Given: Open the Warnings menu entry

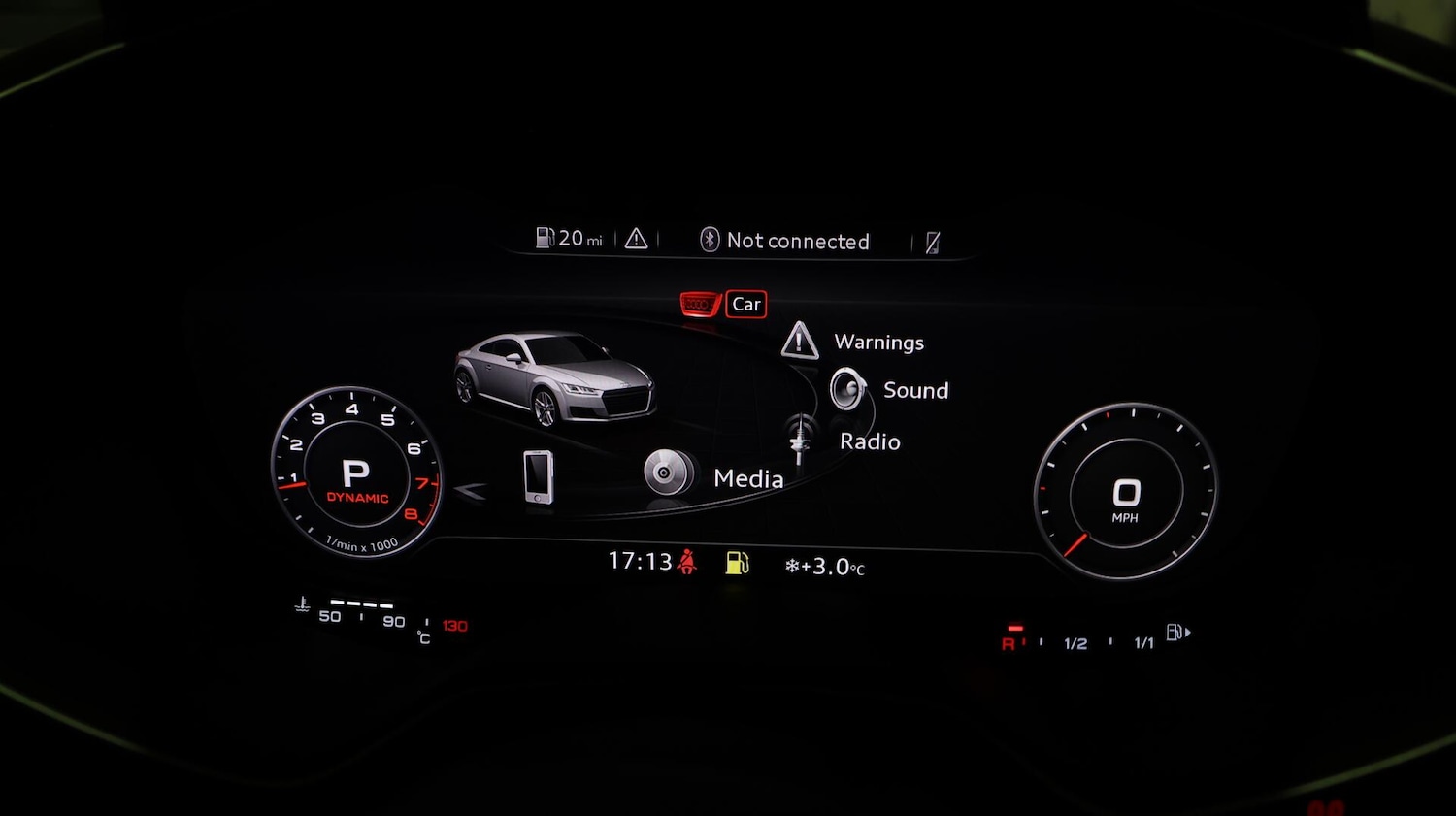Looking at the screenshot, I should 877,342.
